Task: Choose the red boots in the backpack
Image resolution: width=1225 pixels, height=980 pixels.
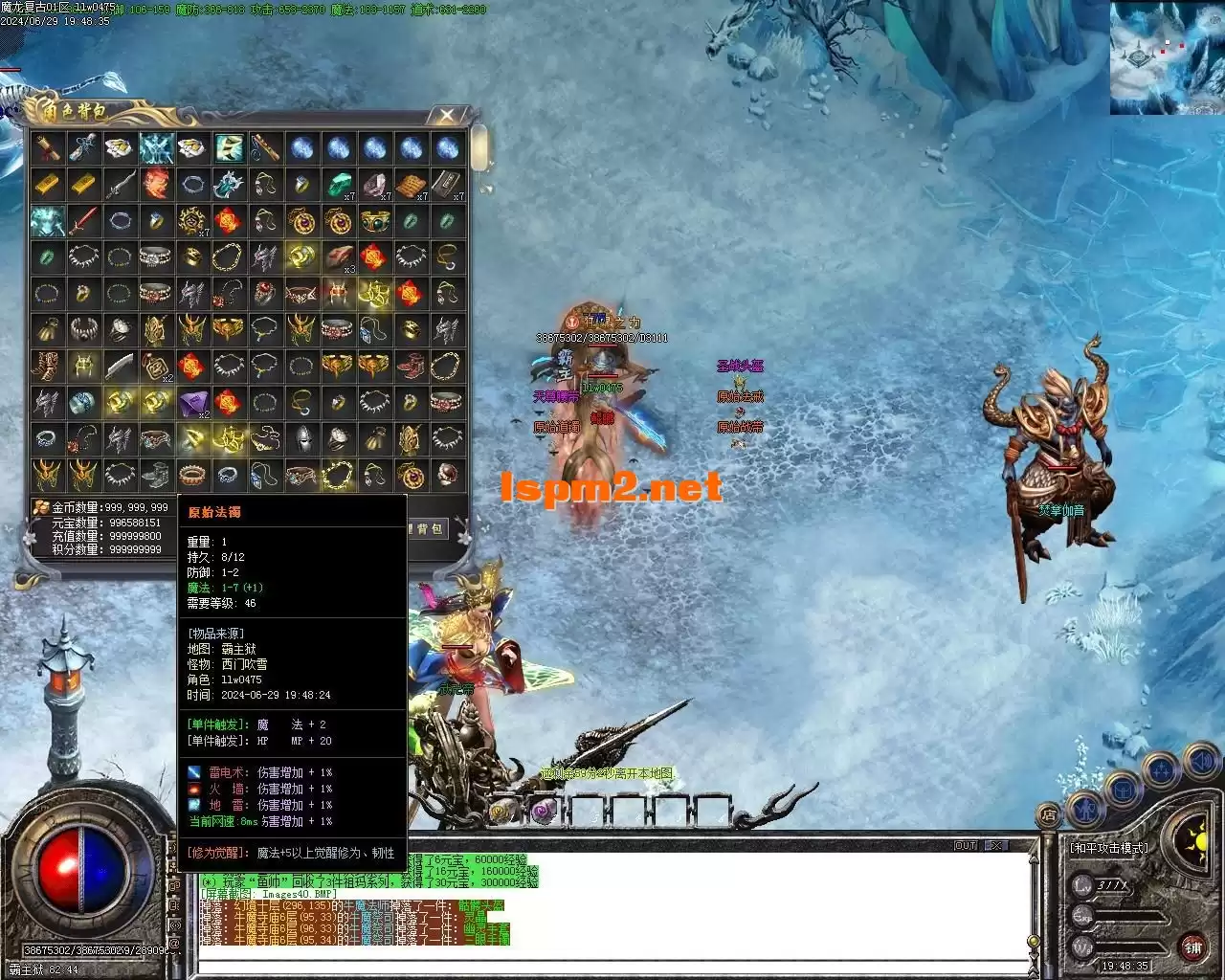Action: coord(410,367)
